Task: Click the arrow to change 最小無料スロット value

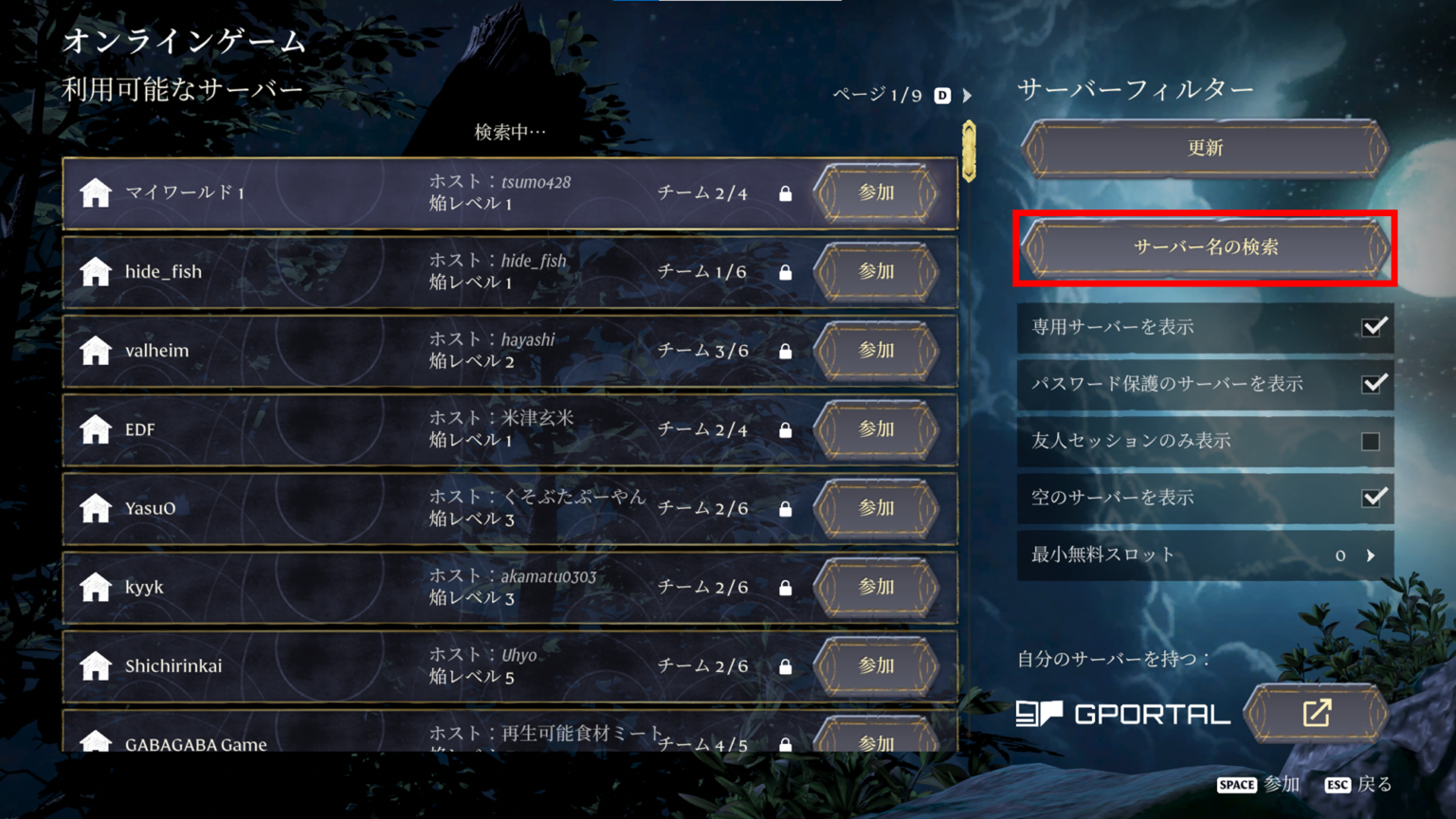Action: [1372, 555]
